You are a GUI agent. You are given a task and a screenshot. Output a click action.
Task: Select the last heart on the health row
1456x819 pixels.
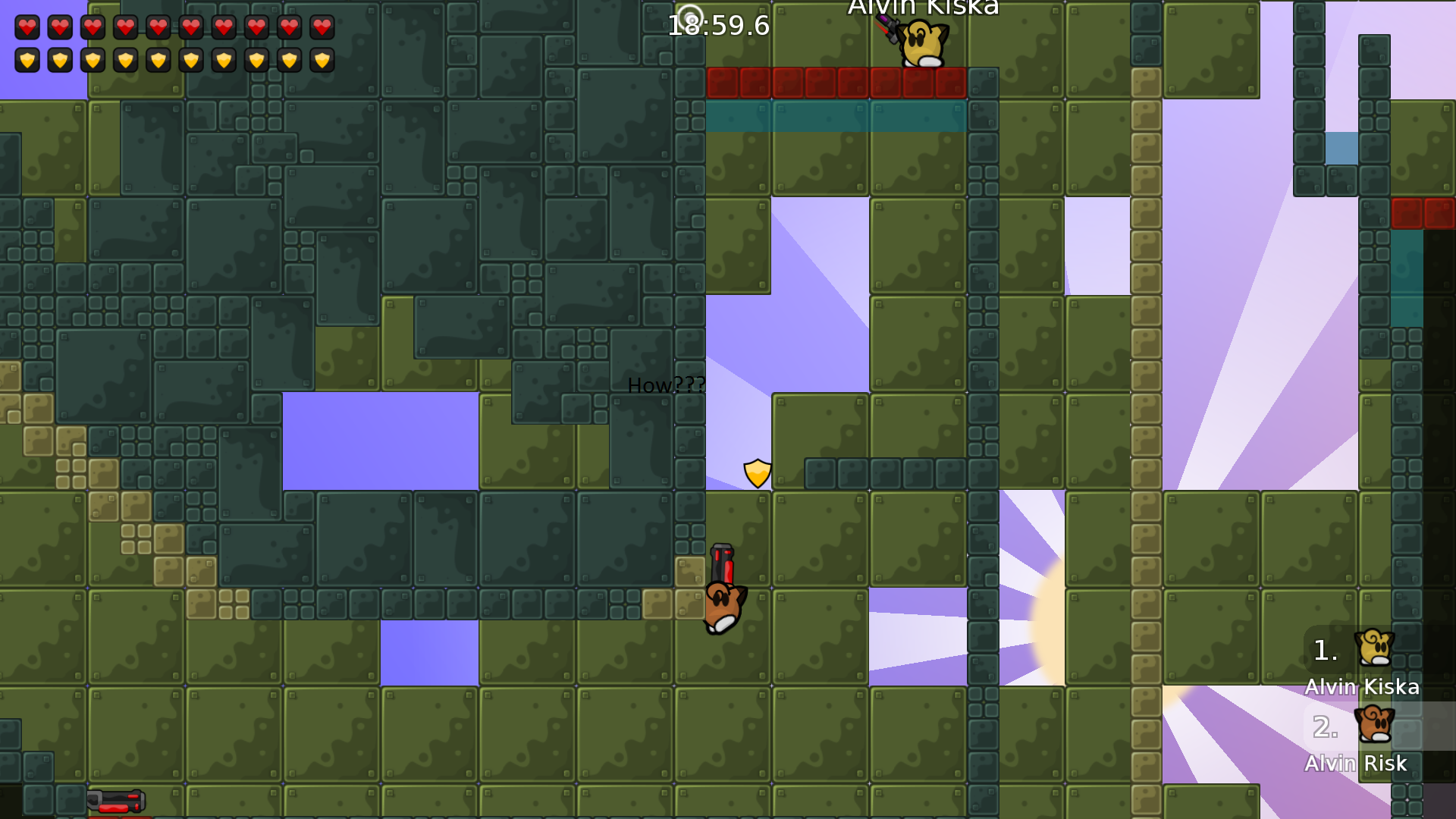tap(322, 28)
